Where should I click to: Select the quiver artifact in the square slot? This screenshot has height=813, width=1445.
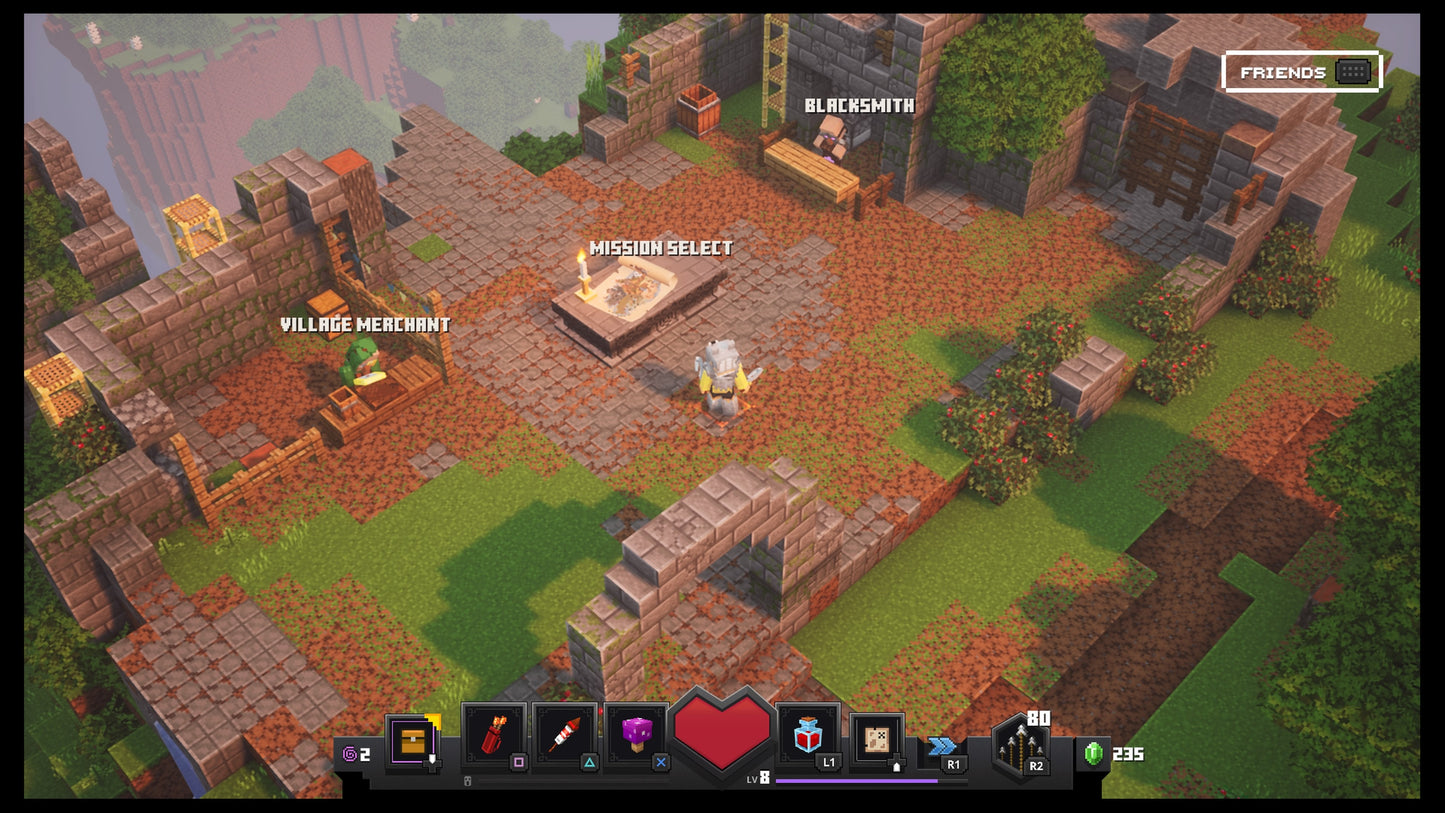click(x=495, y=735)
